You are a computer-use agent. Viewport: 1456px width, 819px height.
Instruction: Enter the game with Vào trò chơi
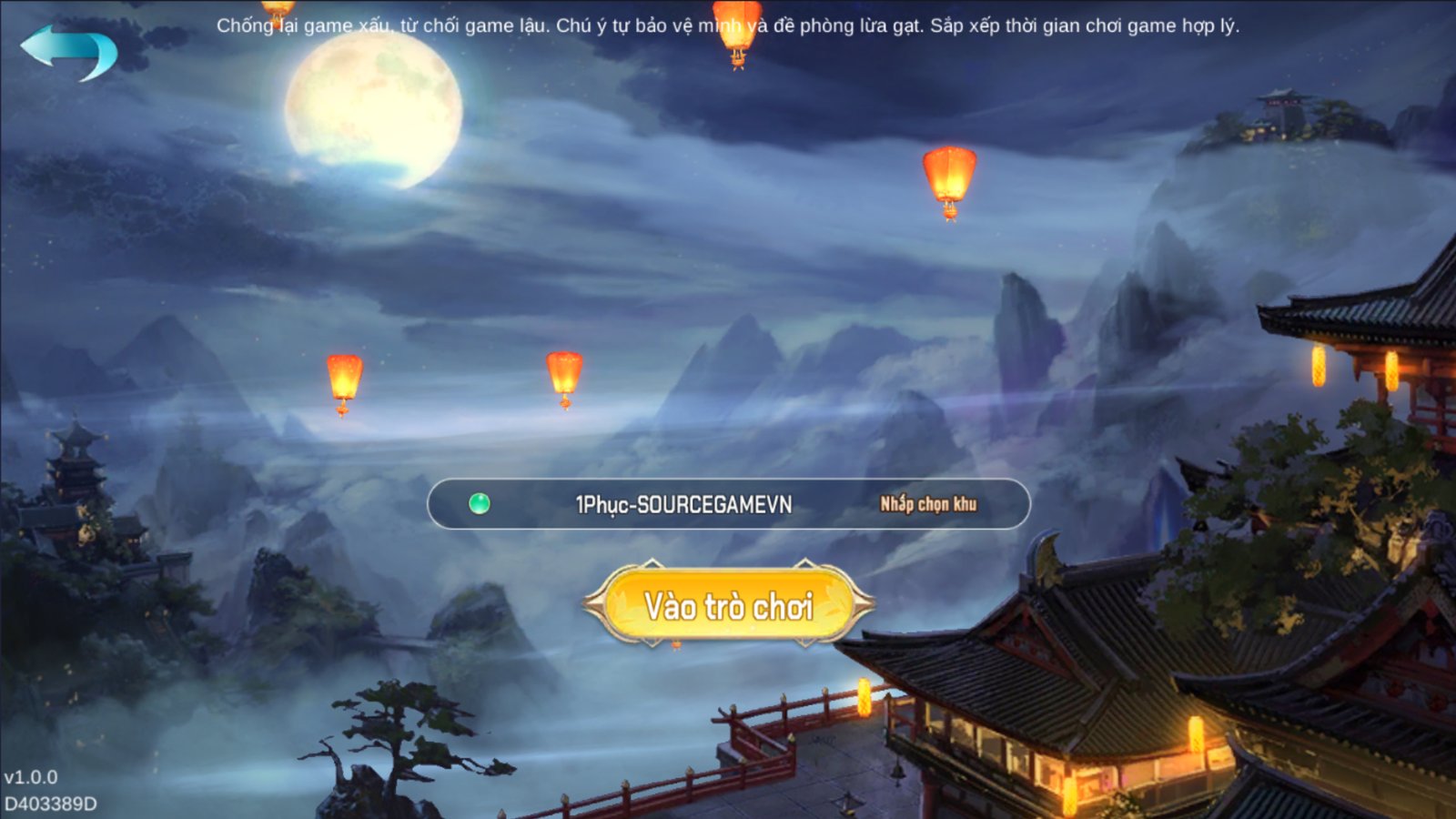728,605
